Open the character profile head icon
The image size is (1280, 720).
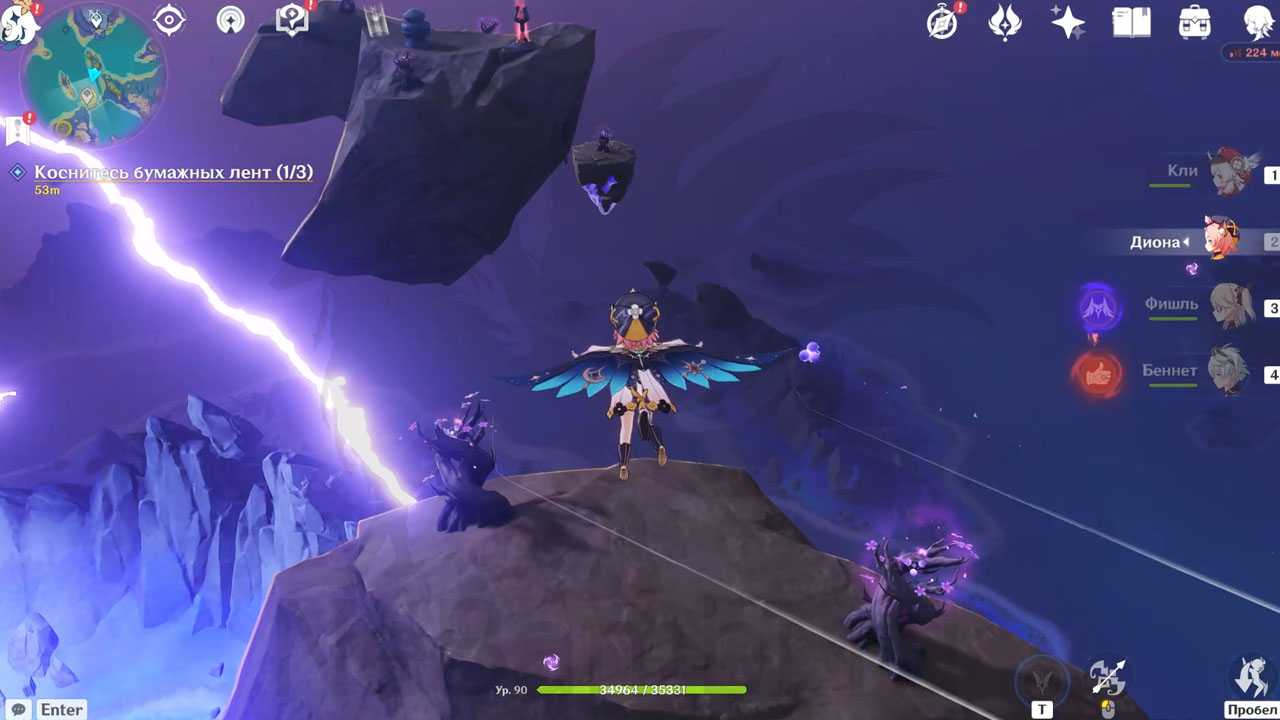pyautogui.click(x=1258, y=22)
